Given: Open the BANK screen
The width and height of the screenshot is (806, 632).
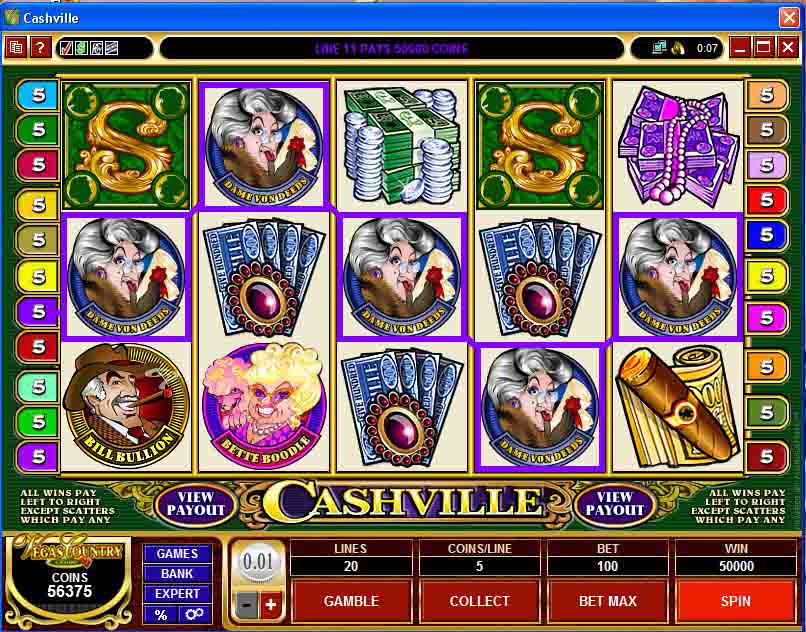Looking at the screenshot, I should coord(177,573).
